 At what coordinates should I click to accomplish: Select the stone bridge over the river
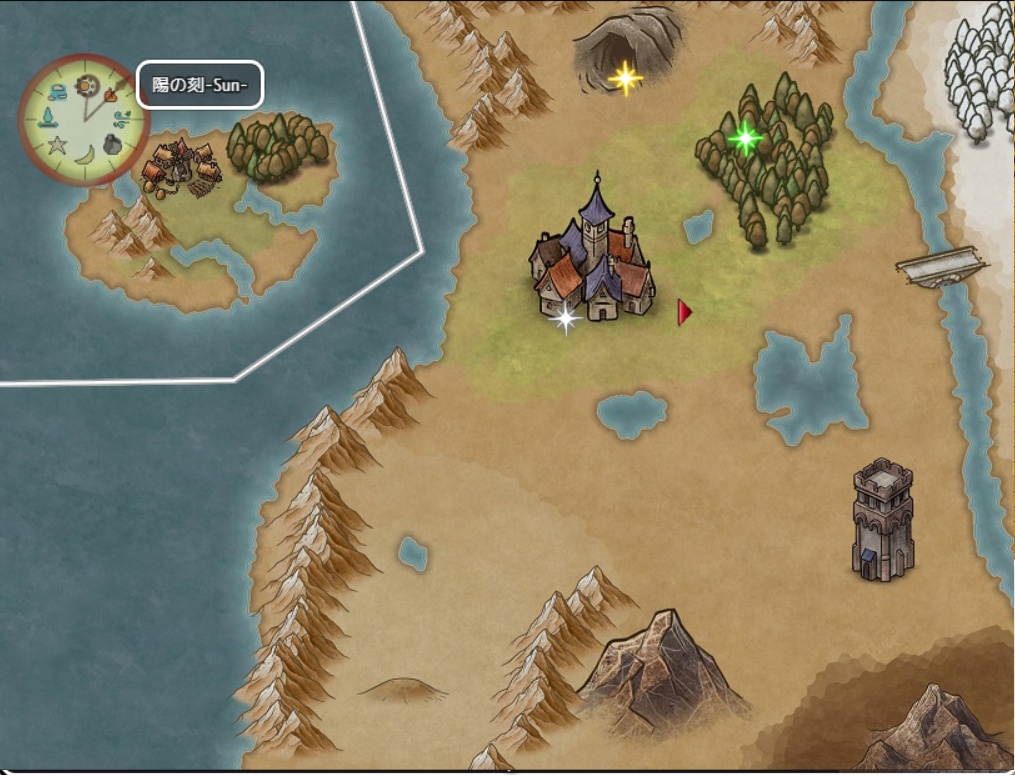(x=941, y=267)
